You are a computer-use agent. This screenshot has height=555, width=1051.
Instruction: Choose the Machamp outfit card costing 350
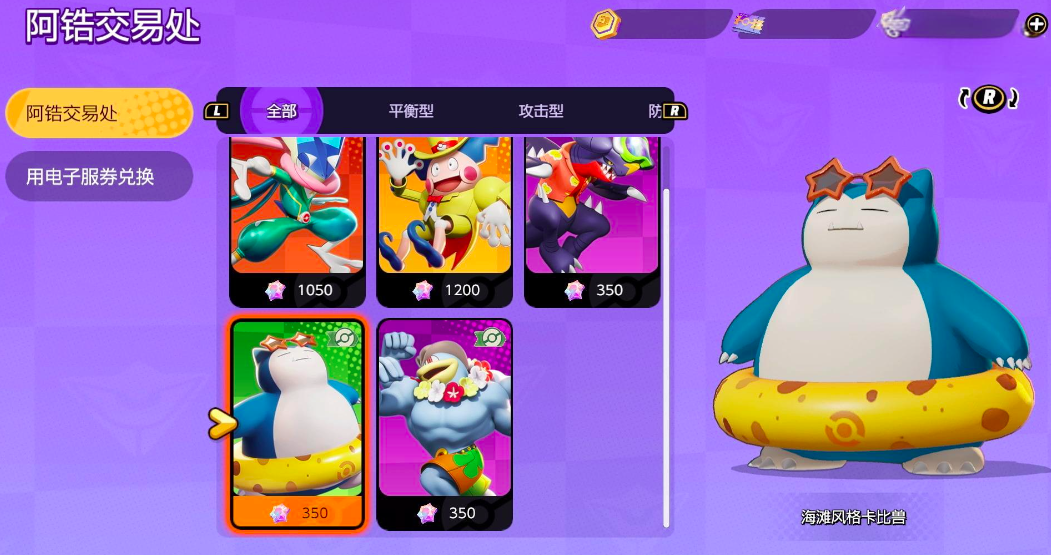[x=445, y=420]
